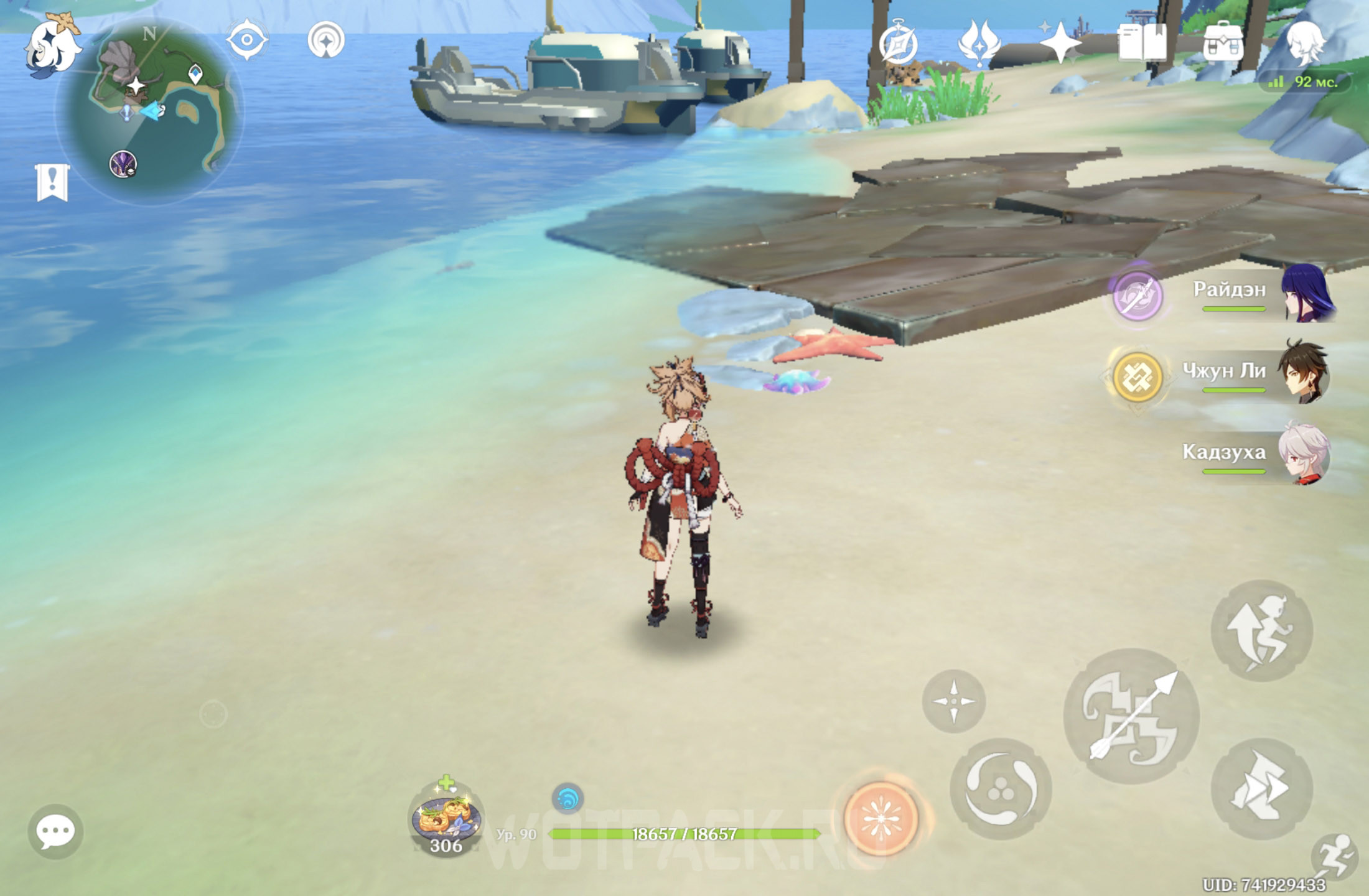Toggle elemental sight eye icon
This screenshot has width=1369, height=896.
(246, 40)
